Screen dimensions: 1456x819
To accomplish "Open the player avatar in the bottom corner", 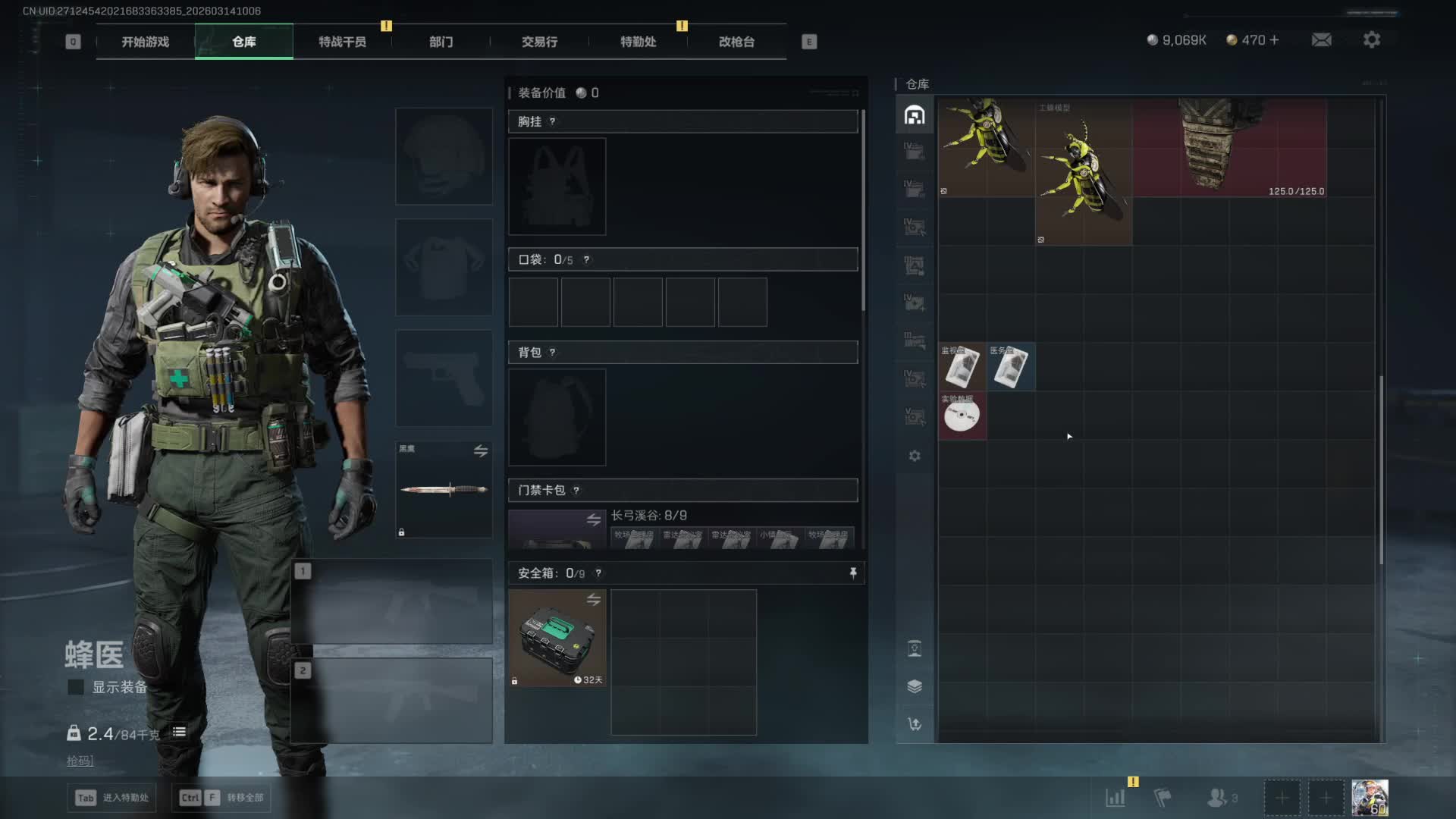I will coord(1370,797).
